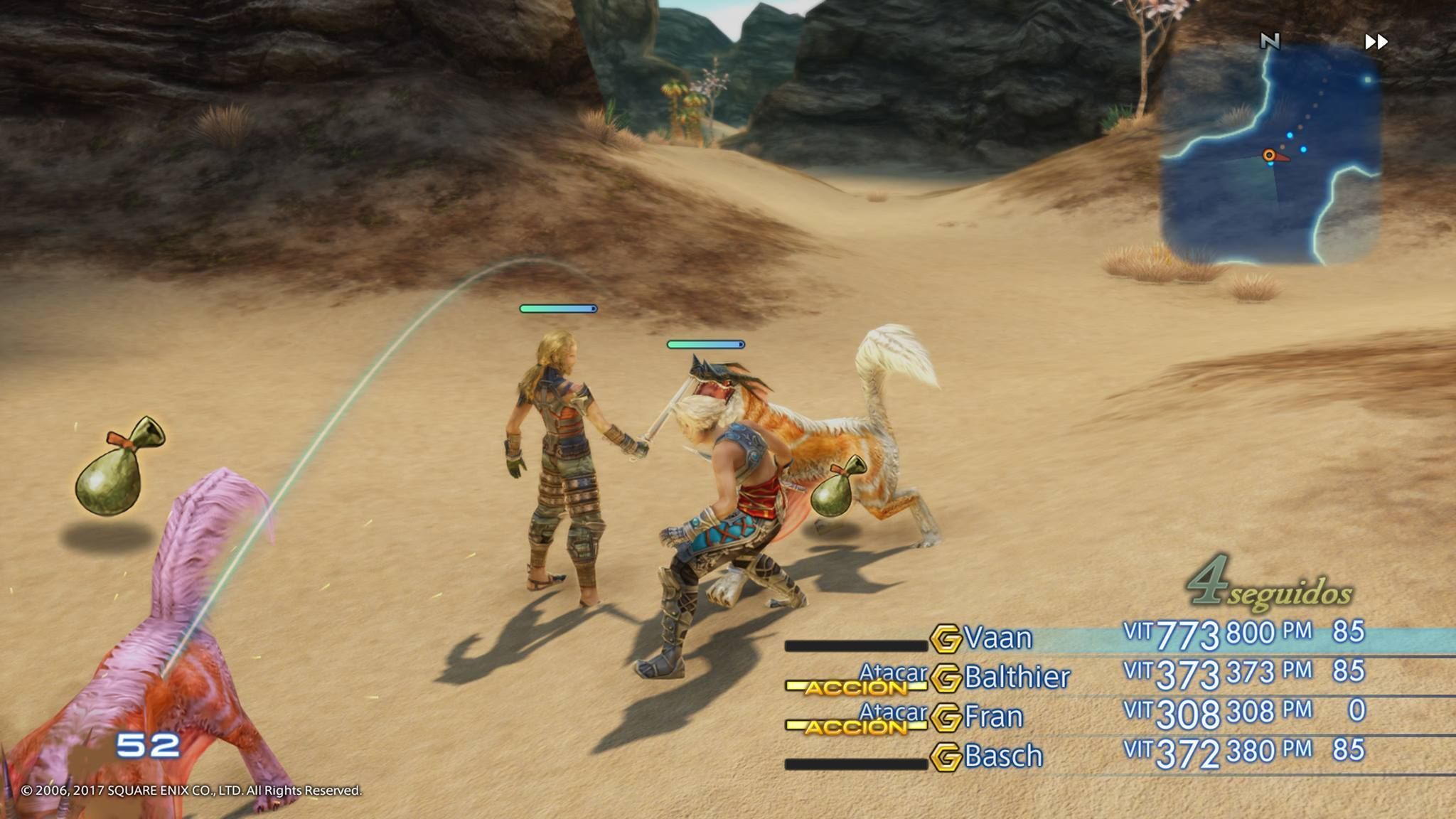
Task: Toggle the fast-forward speed icon
Action: tap(1376, 42)
